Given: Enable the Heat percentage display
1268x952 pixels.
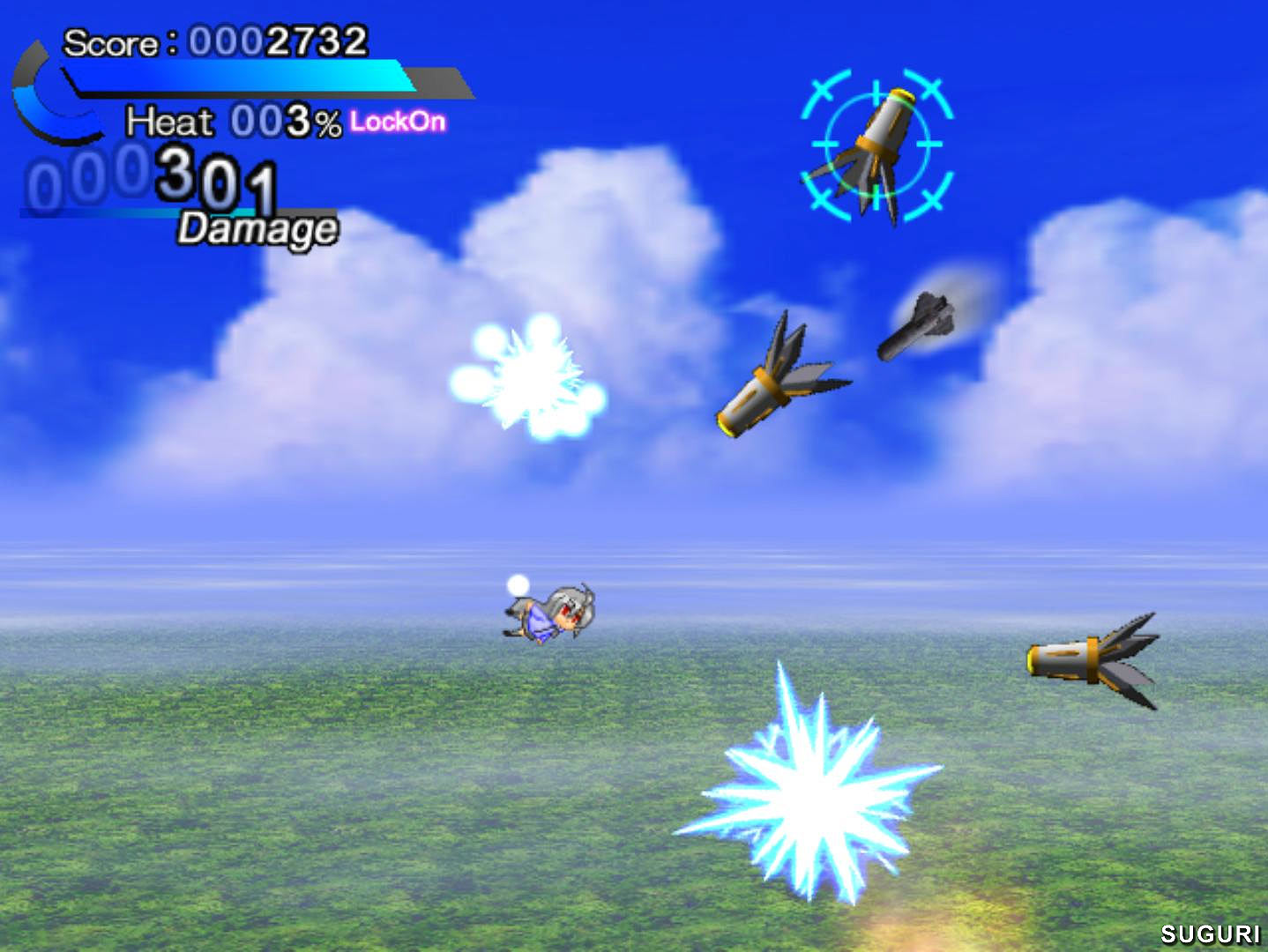Looking at the screenshot, I should coord(282,121).
